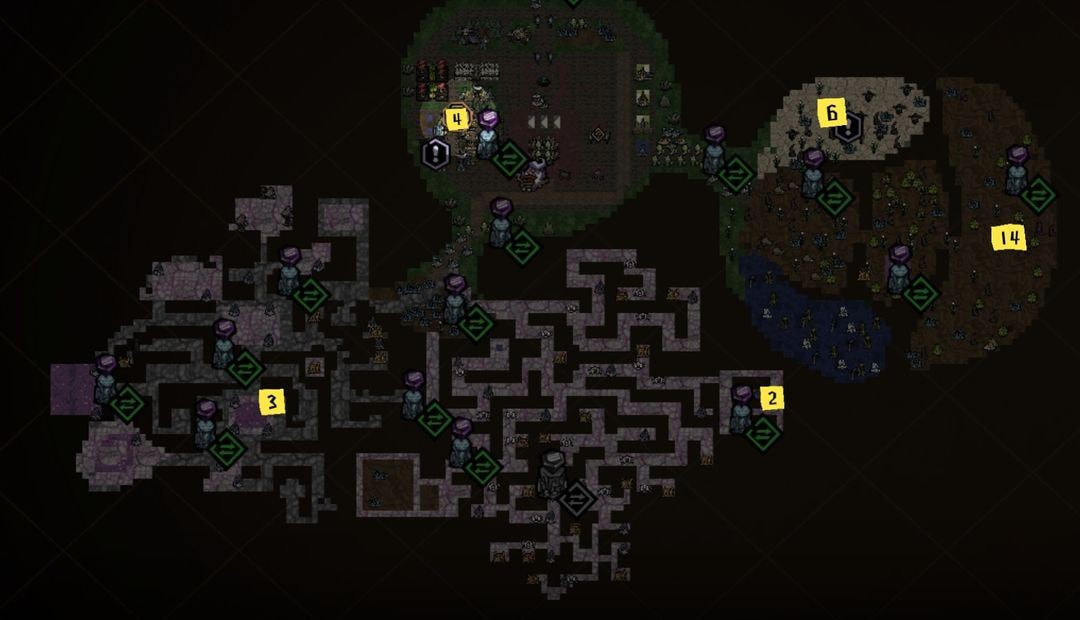Click the yellow marker numbered 2
The image size is (1080, 620).
click(x=772, y=398)
